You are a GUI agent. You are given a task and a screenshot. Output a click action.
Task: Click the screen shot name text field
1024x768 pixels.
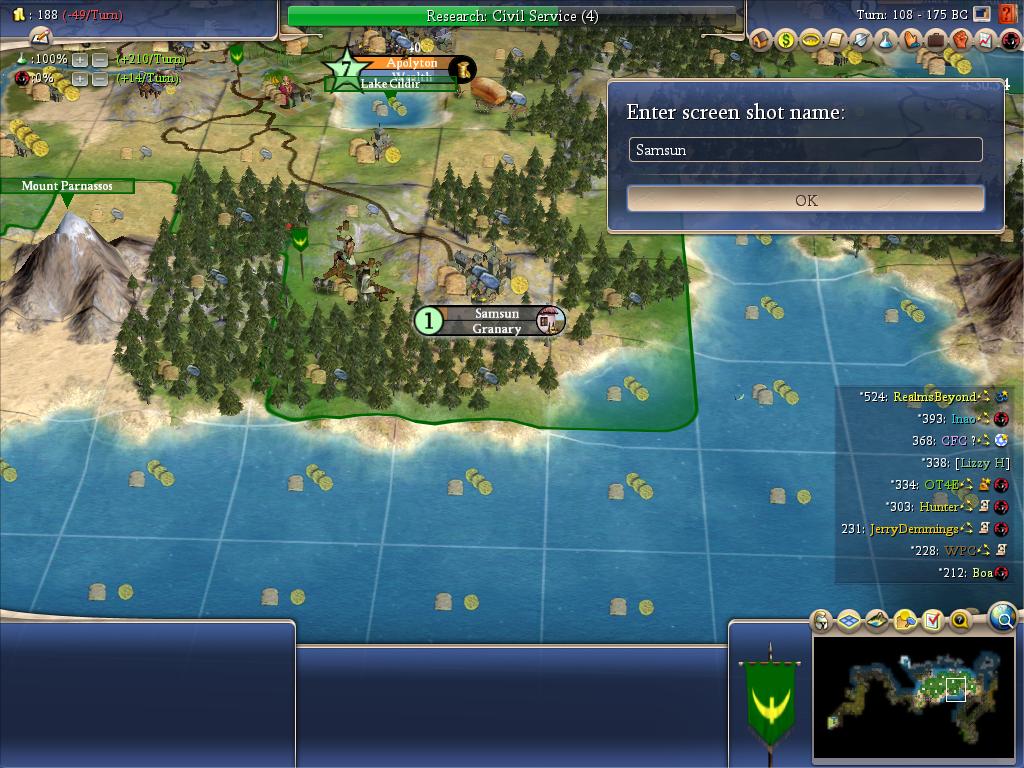[x=805, y=150]
